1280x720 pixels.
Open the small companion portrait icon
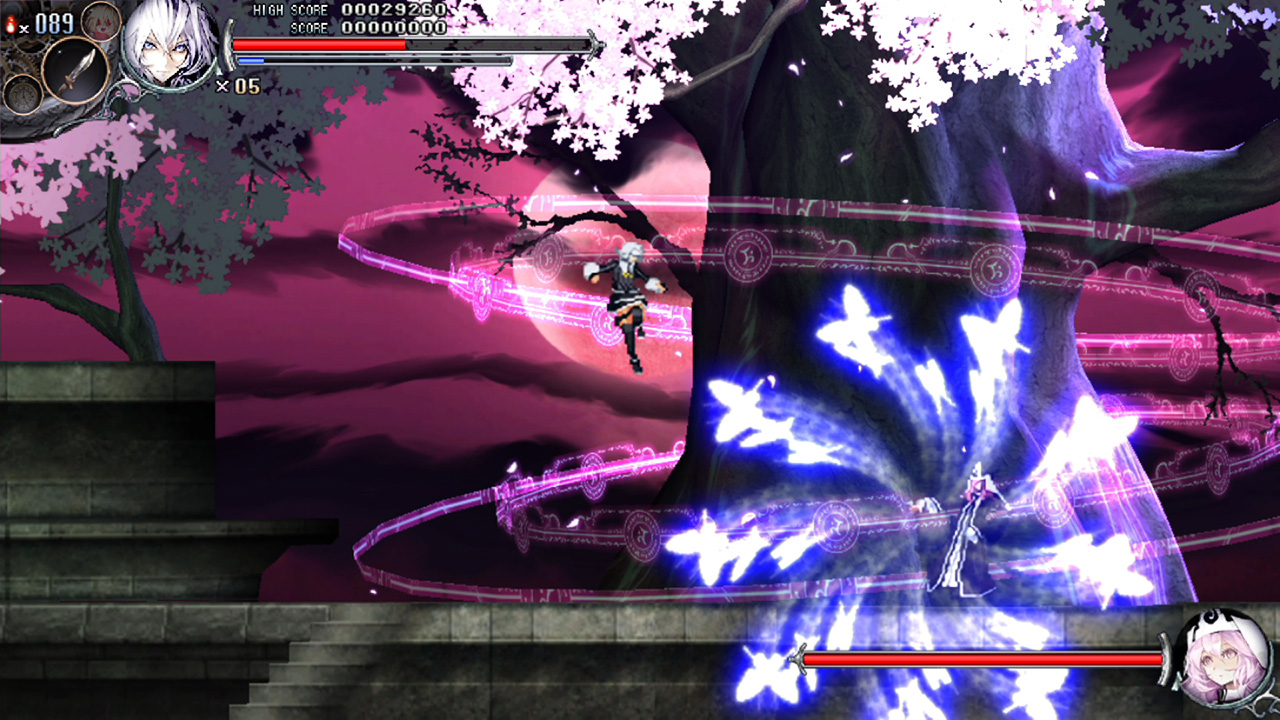point(100,22)
